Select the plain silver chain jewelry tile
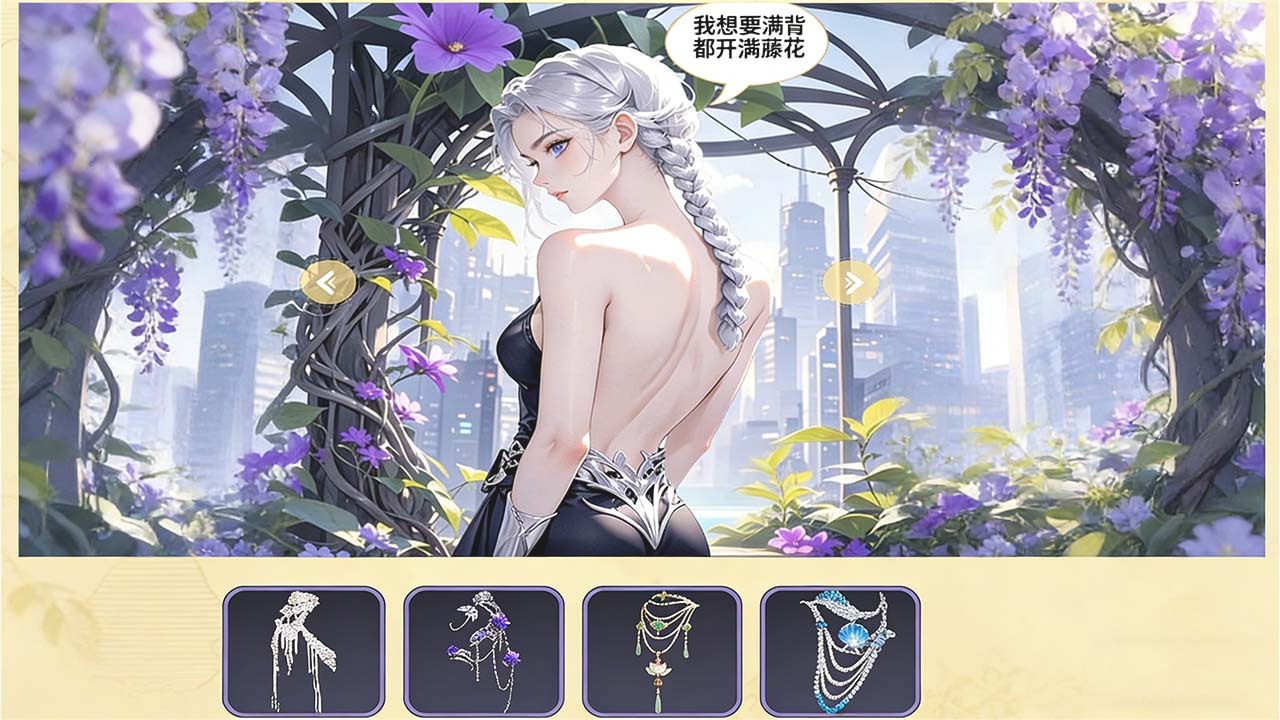This screenshot has width=1280, height=720. (304, 651)
